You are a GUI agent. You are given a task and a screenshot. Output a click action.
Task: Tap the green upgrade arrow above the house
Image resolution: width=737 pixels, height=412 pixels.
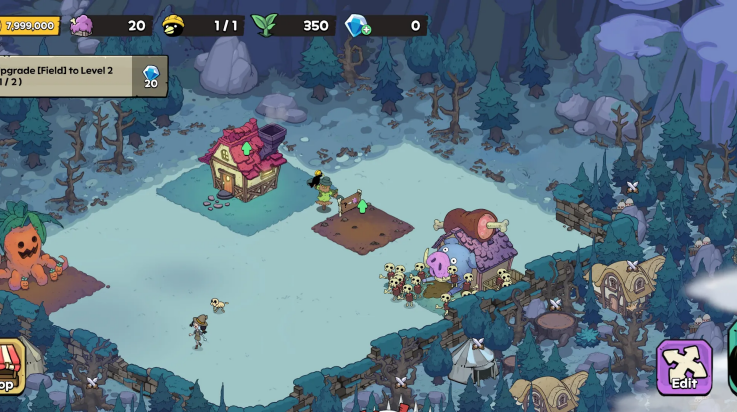click(x=247, y=149)
